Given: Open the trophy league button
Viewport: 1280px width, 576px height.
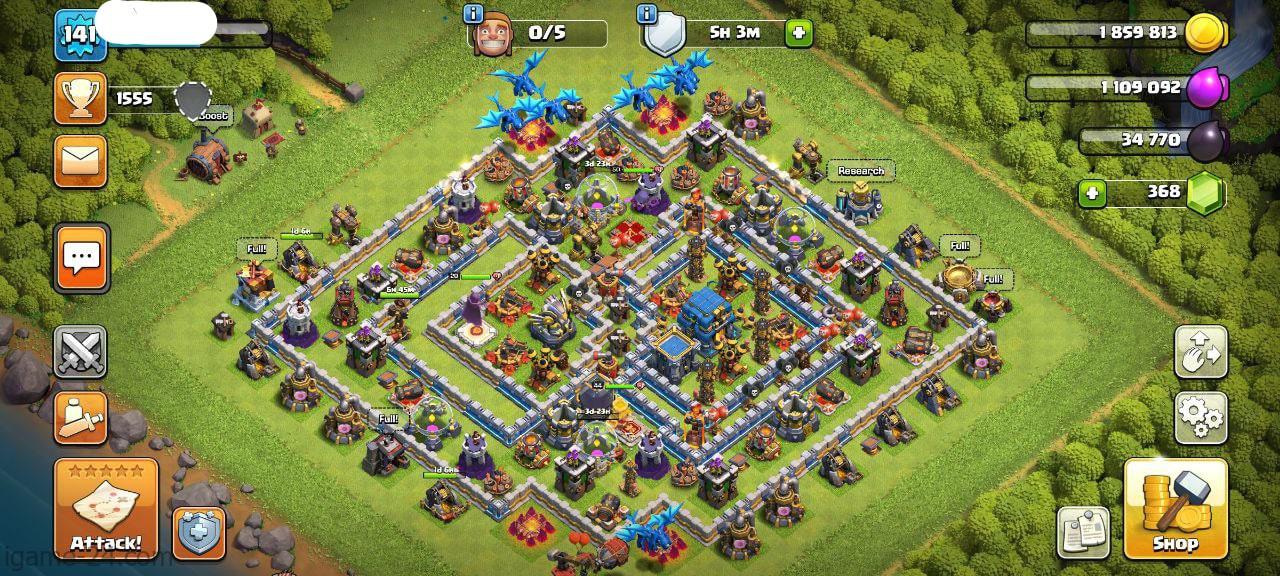Looking at the screenshot, I should coord(80,98).
